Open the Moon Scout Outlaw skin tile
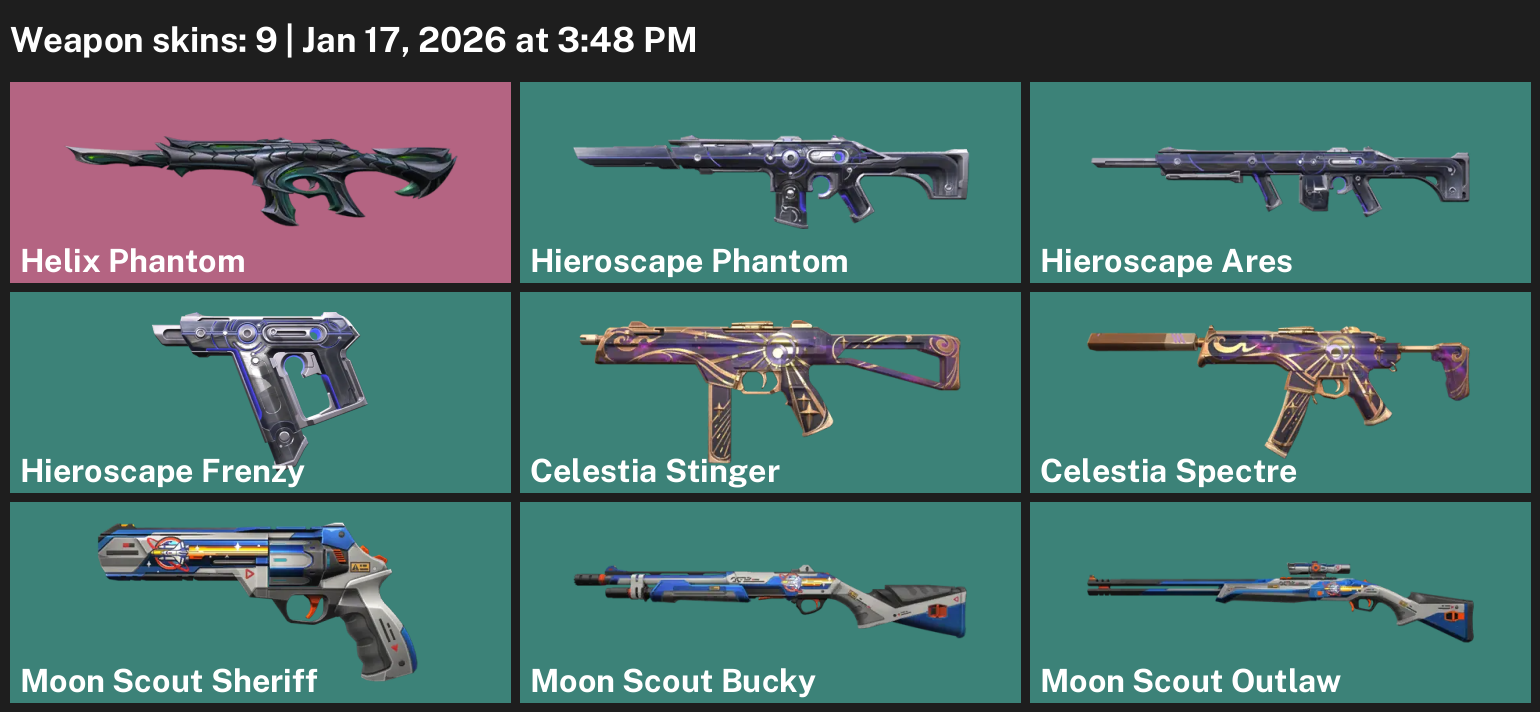 [x=1280, y=602]
